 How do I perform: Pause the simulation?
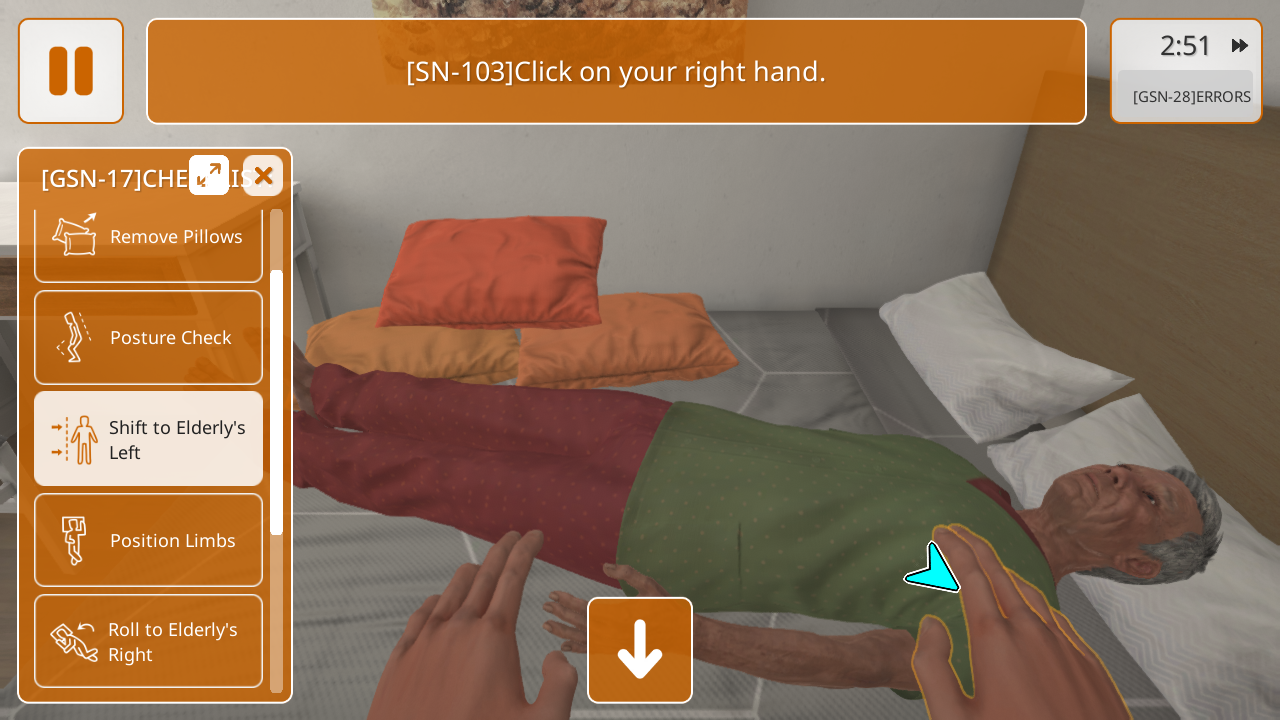pos(71,71)
